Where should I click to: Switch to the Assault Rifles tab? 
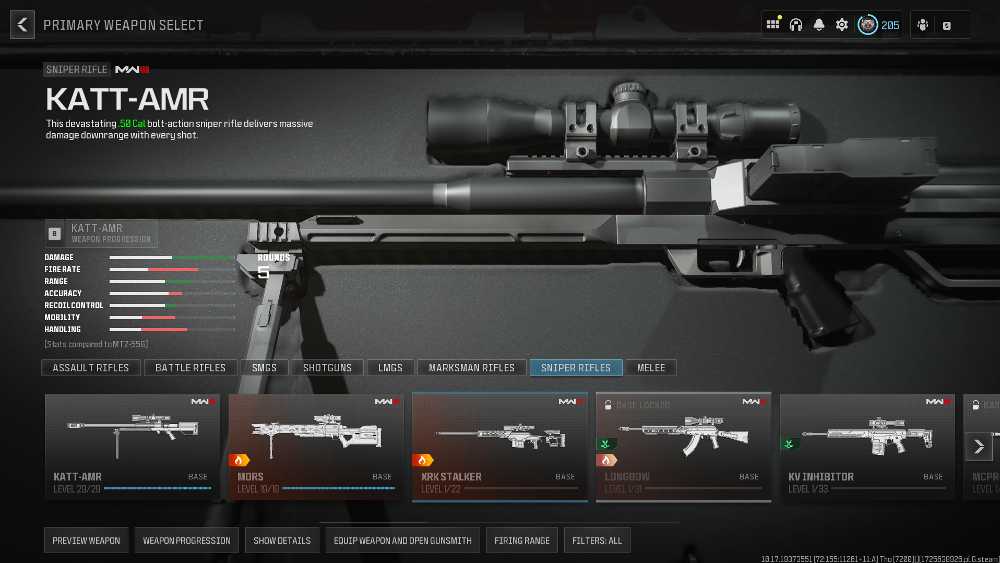coord(91,368)
